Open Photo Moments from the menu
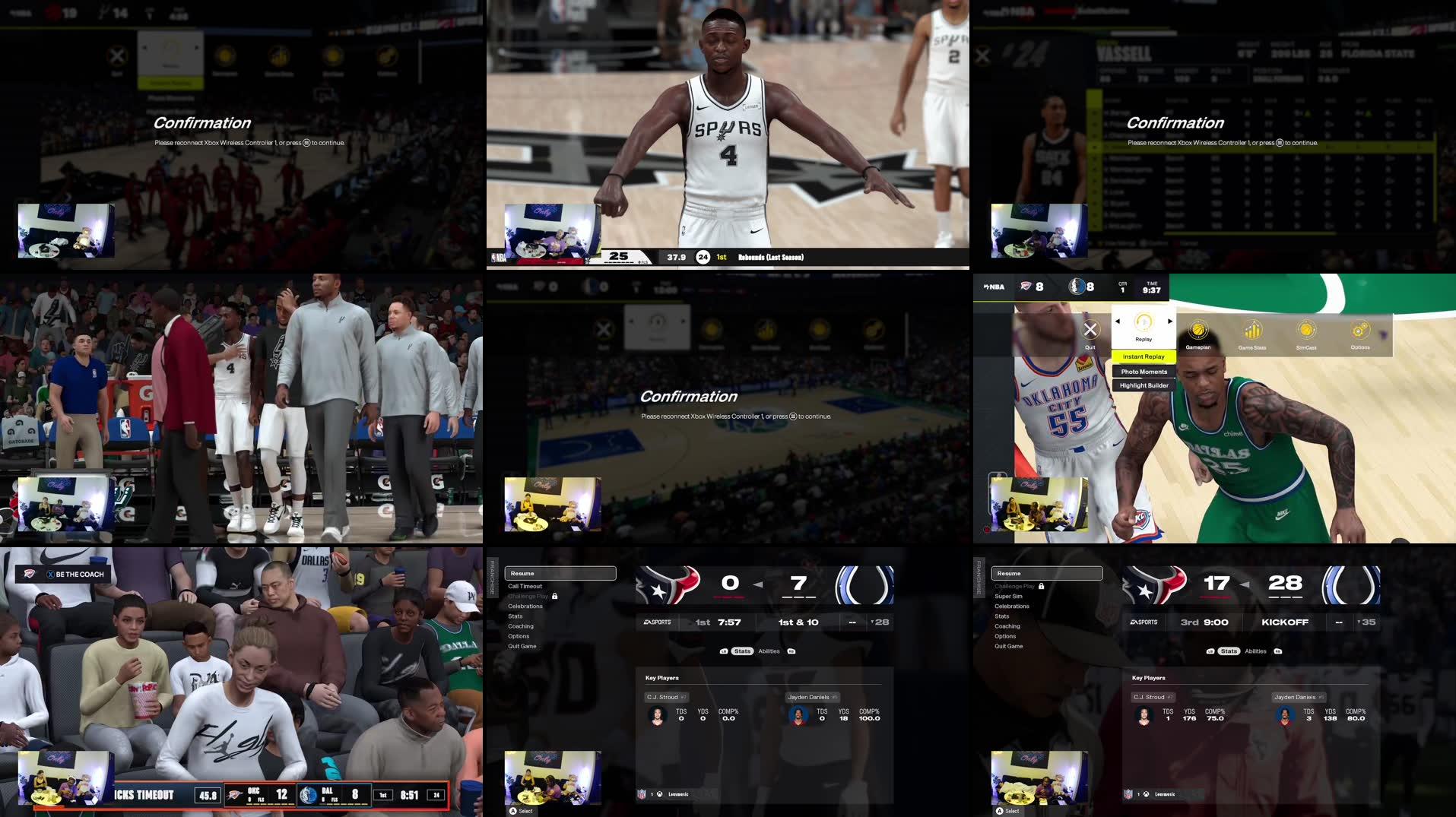 [1144, 372]
